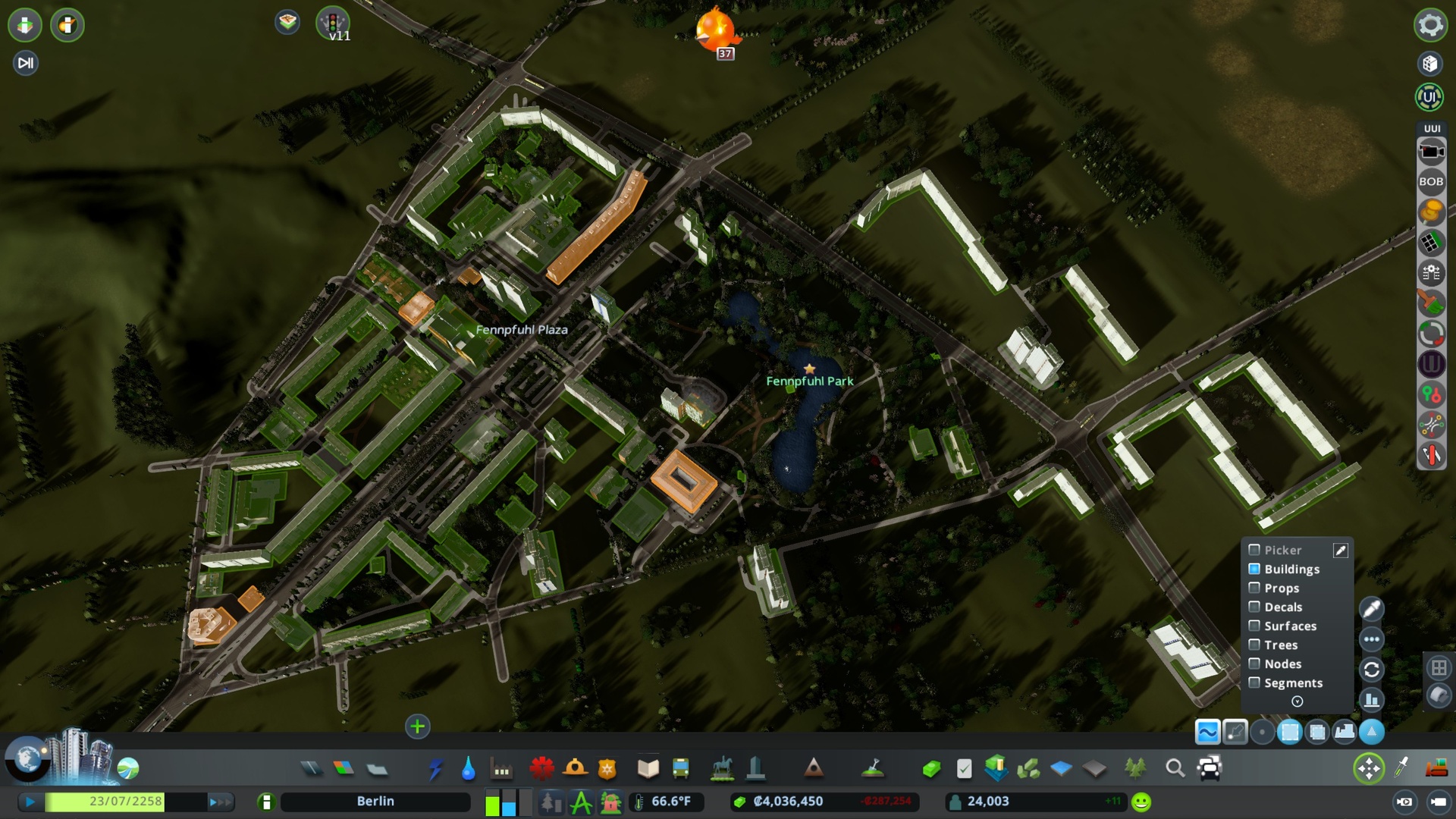This screenshot has width=1456, height=819.
Task: Expand the chevron below Segments in the Picker panel
Action: 1298,701
